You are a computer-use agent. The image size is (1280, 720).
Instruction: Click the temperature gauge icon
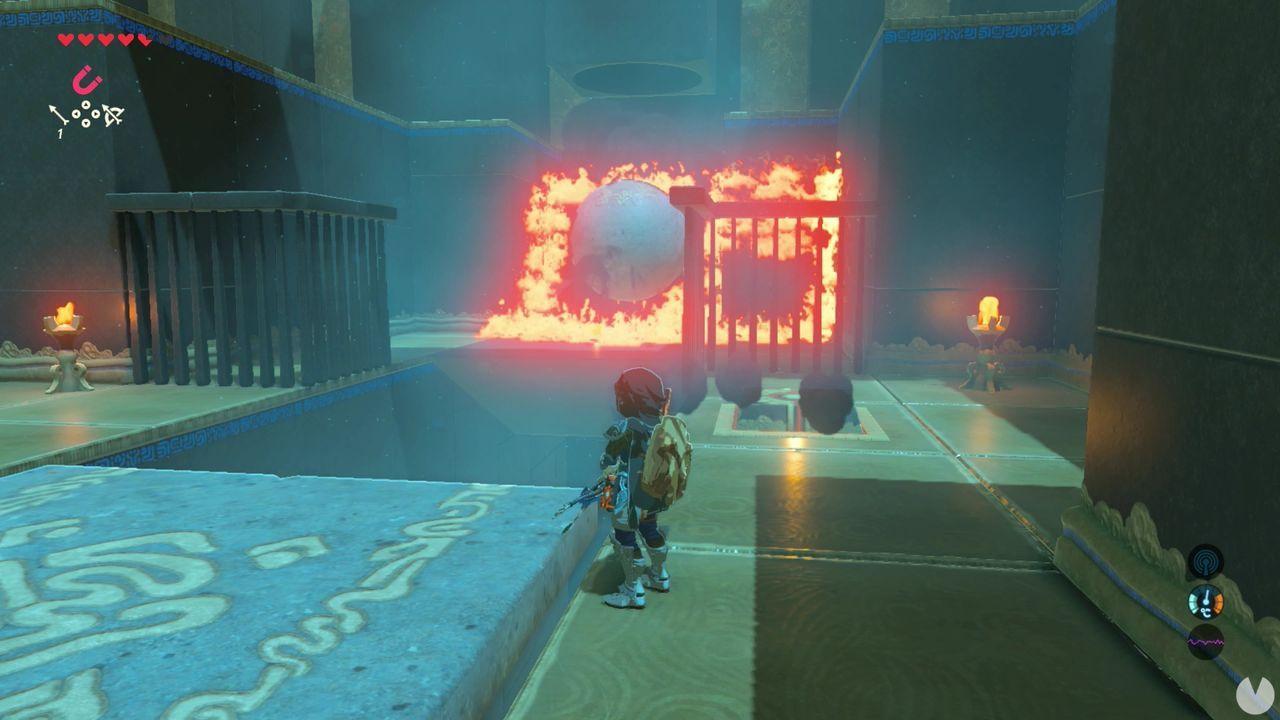tap(1205, 601)
